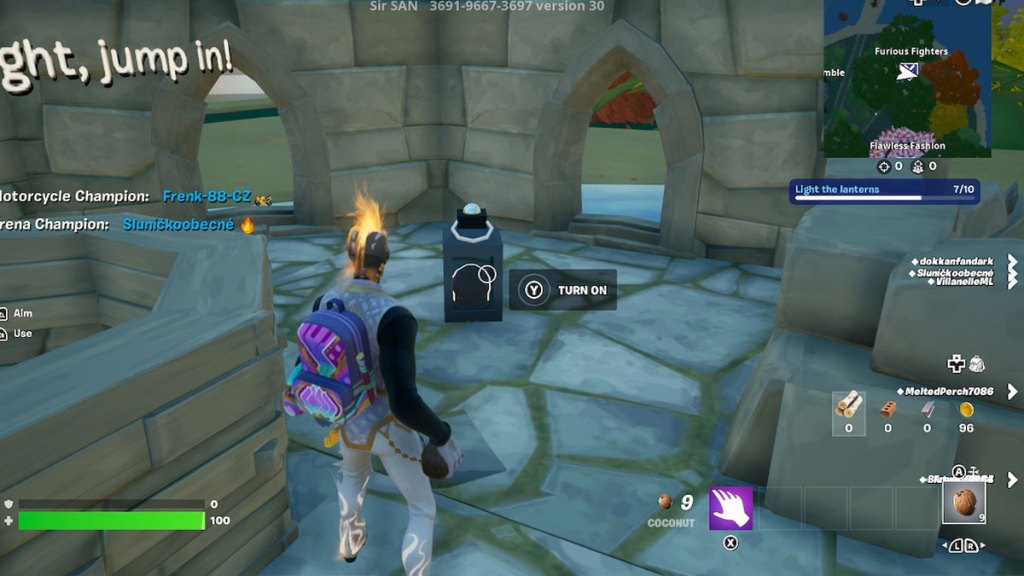
Task: Expand squad member MeltedPerch7086 entry
Action: click(x=1012, y=391)
